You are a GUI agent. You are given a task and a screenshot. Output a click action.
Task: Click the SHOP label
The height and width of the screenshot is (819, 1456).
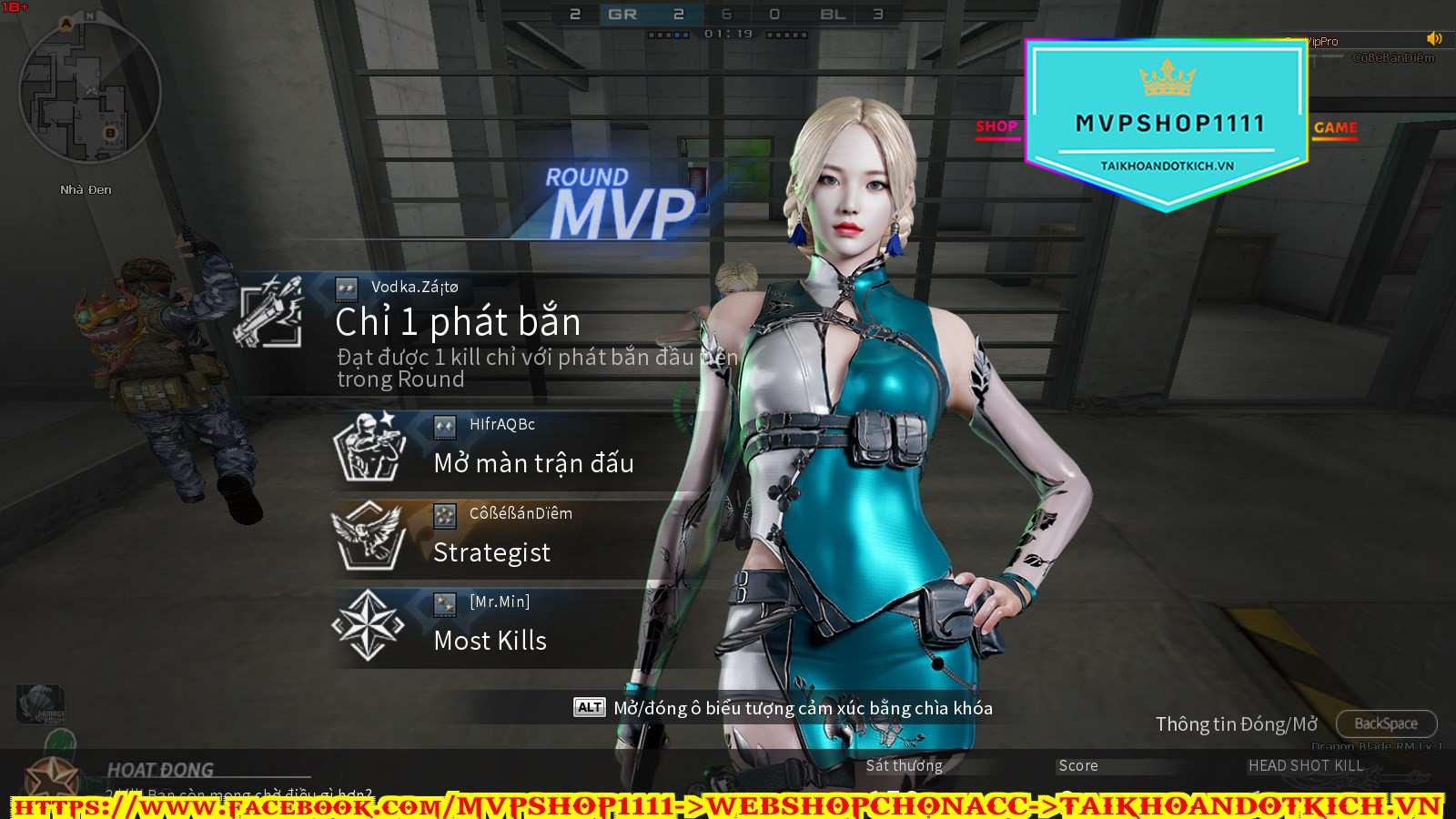[x=996, y=127]
